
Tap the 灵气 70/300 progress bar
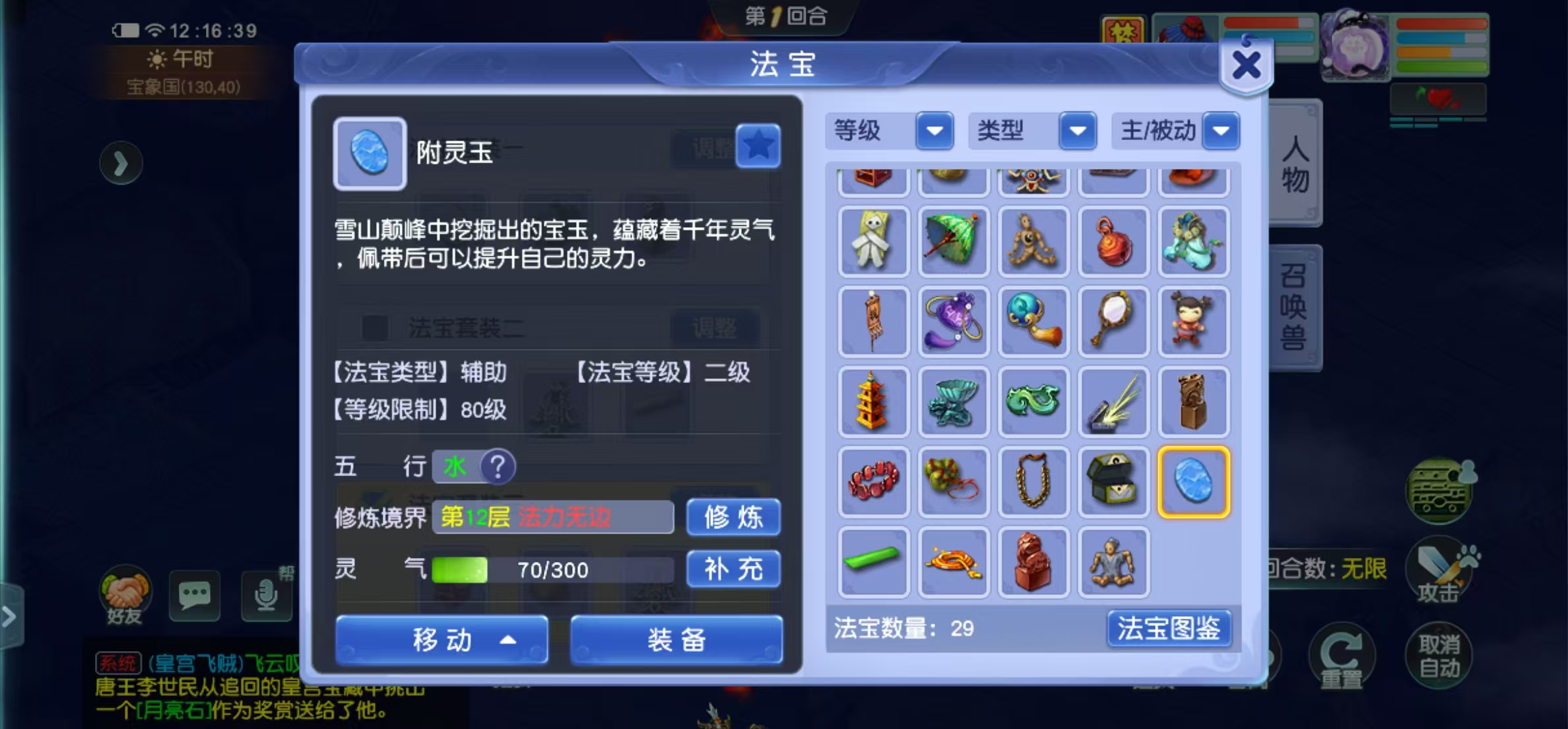point(552,569)
